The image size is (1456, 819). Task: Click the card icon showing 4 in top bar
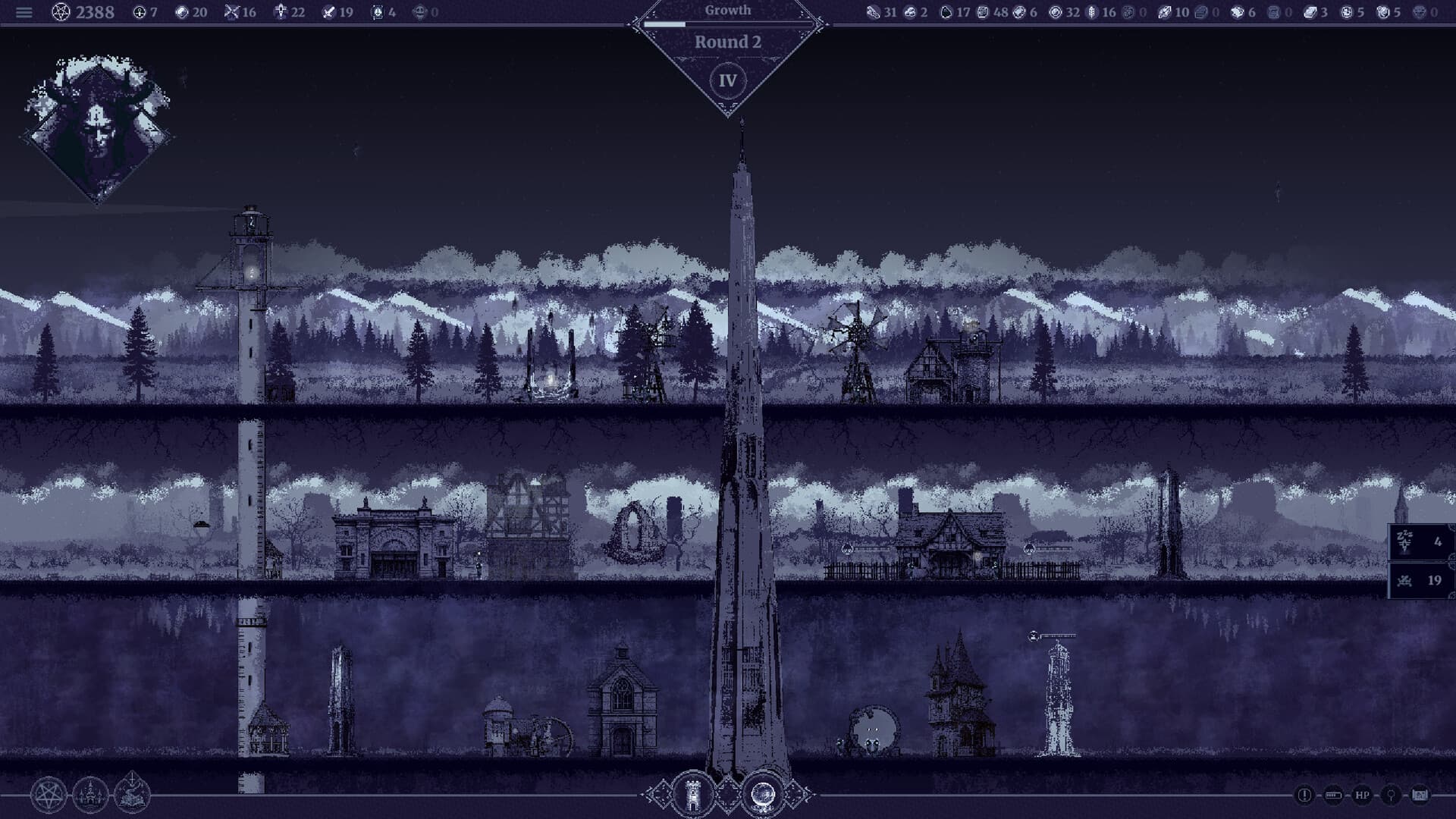point(378,12)
